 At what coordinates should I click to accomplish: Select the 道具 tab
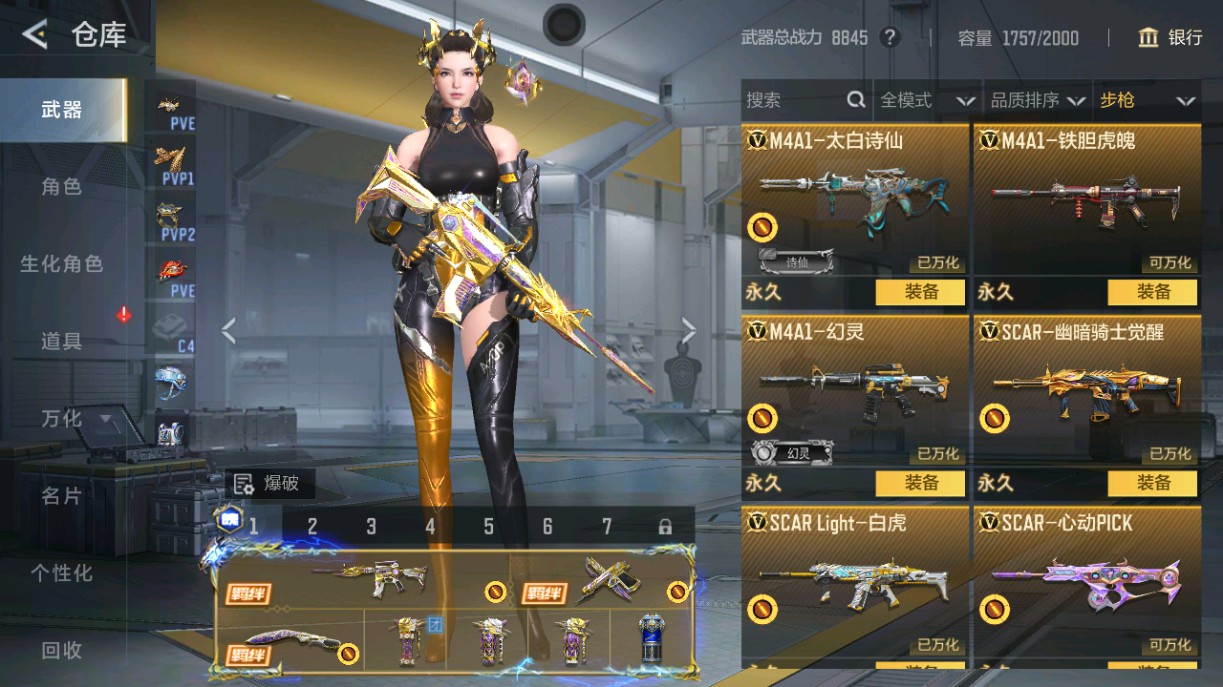(x=62, y=341)
